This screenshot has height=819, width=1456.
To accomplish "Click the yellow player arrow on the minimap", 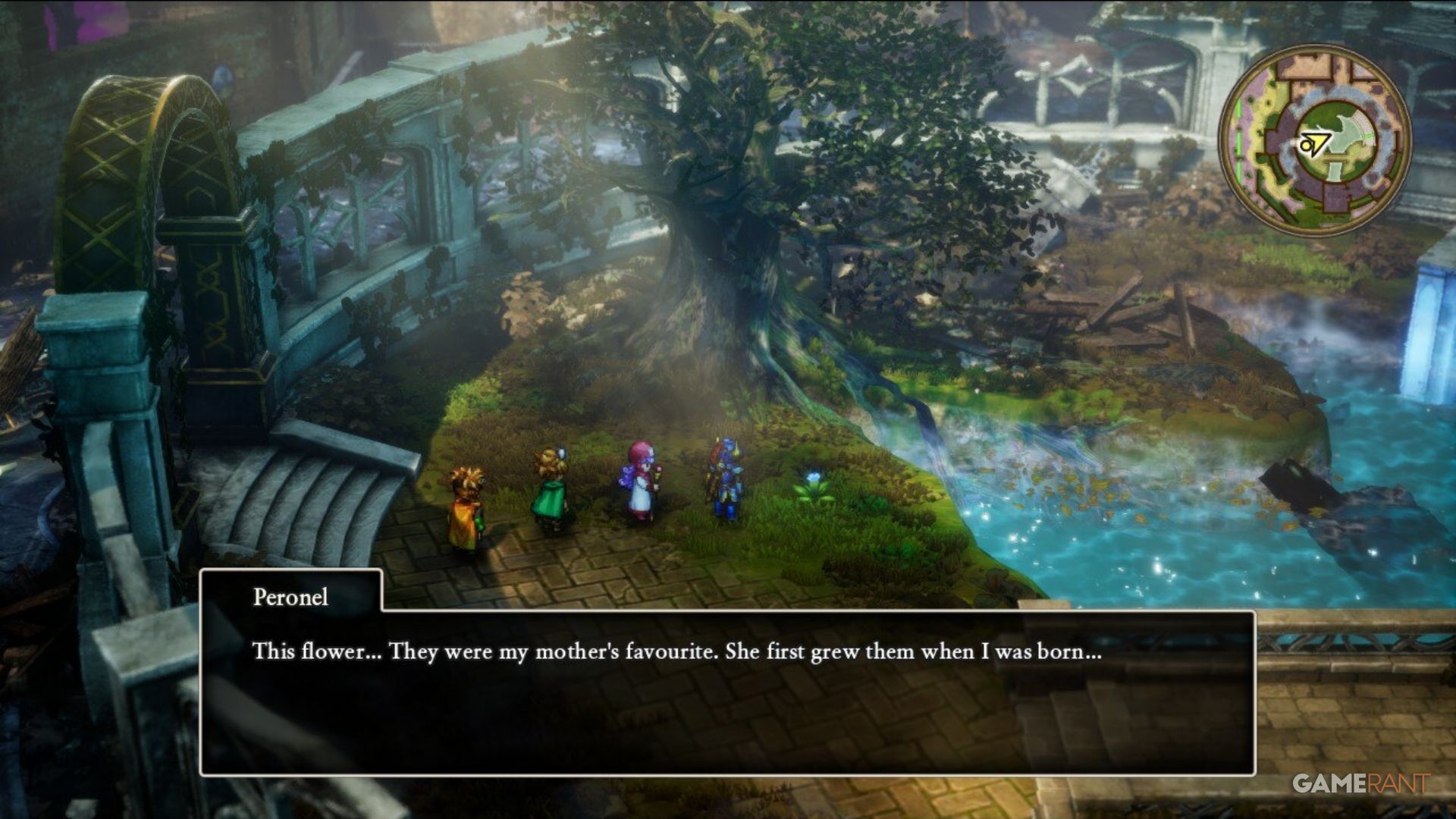I will pos(1316,142).
